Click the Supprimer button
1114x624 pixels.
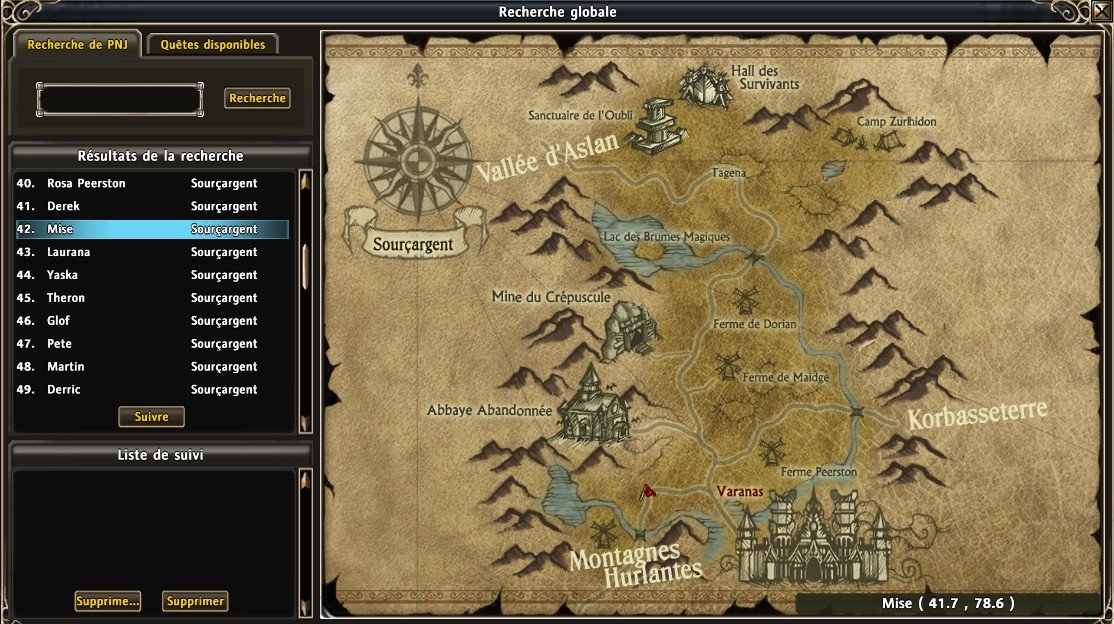(x=195, y=601)
